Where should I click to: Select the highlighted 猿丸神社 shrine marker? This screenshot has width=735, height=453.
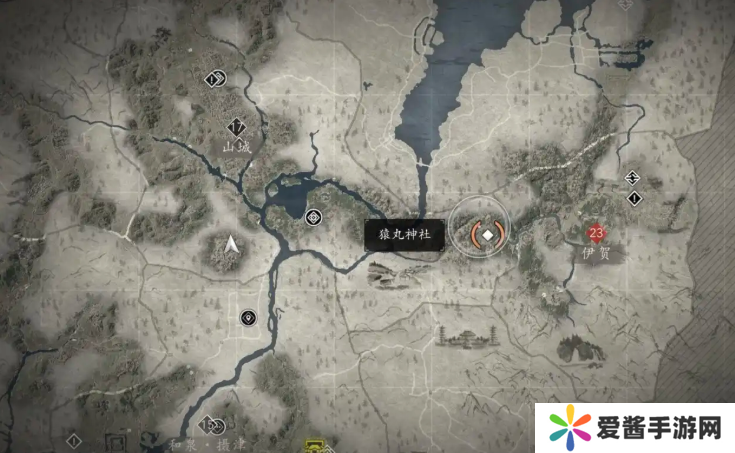coord(487,234)
